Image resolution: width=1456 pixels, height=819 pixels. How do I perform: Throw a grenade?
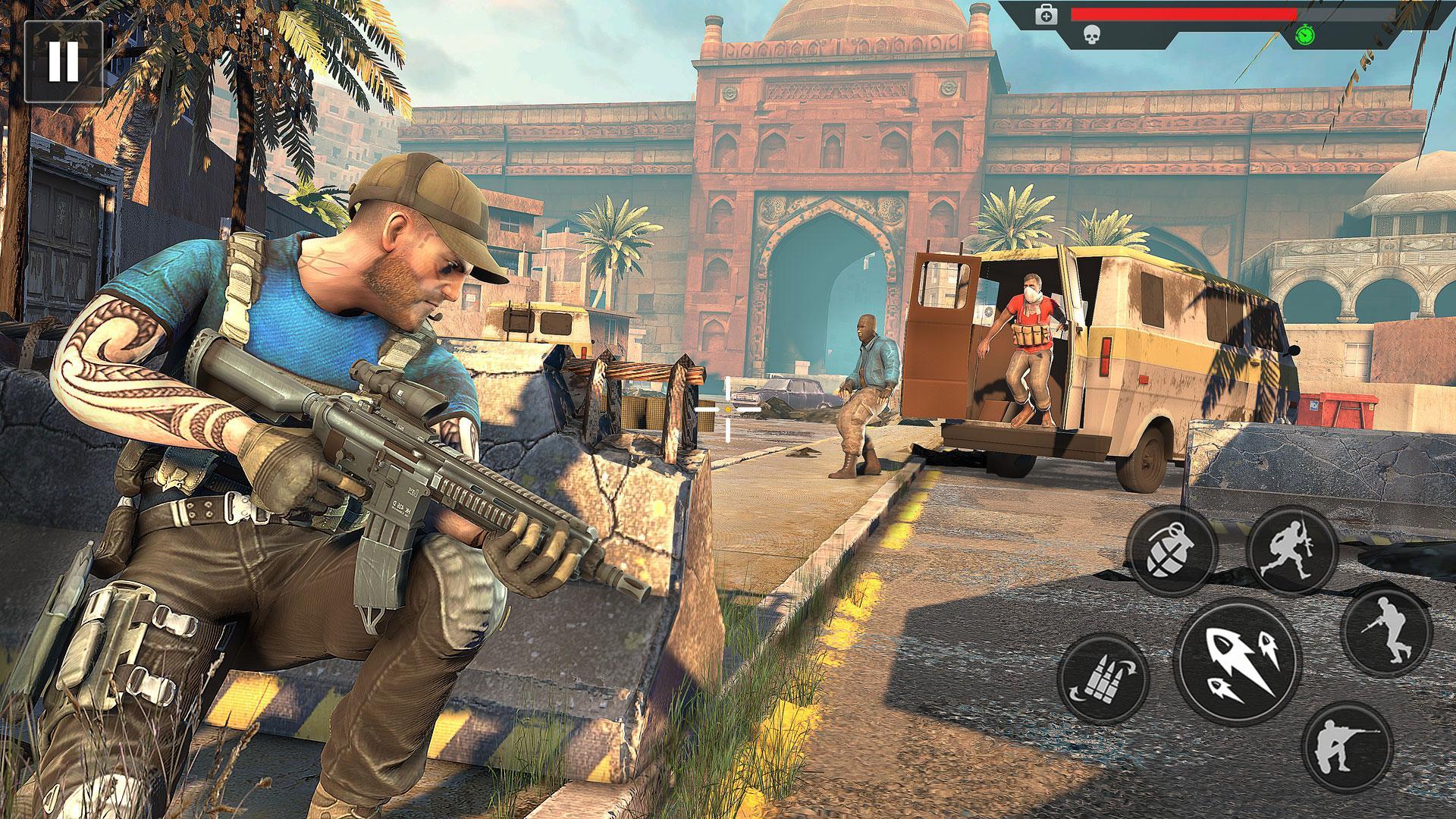[1171, 552]
